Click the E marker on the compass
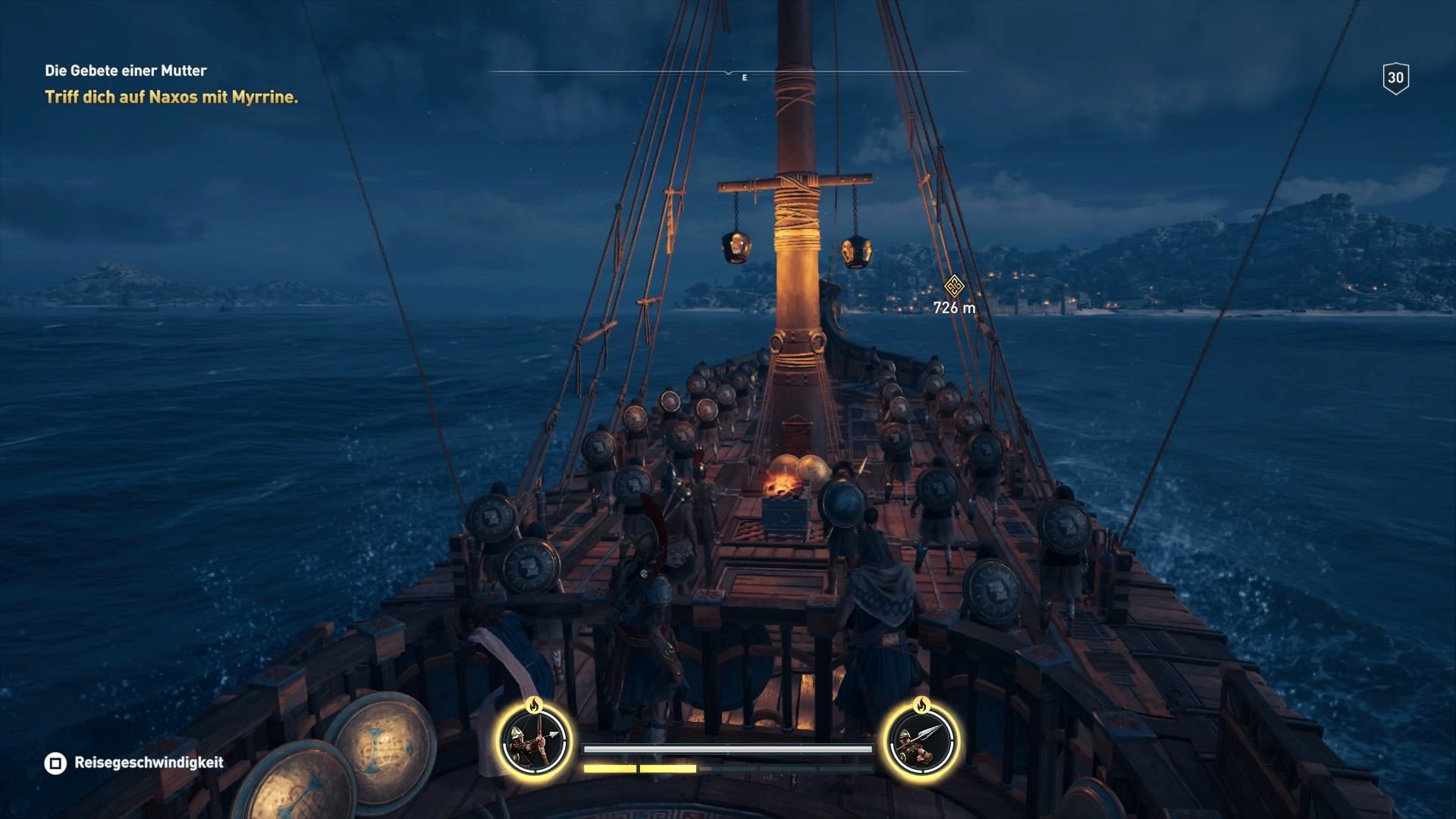This screenshot has width=1456, height=819. [743, 76]
